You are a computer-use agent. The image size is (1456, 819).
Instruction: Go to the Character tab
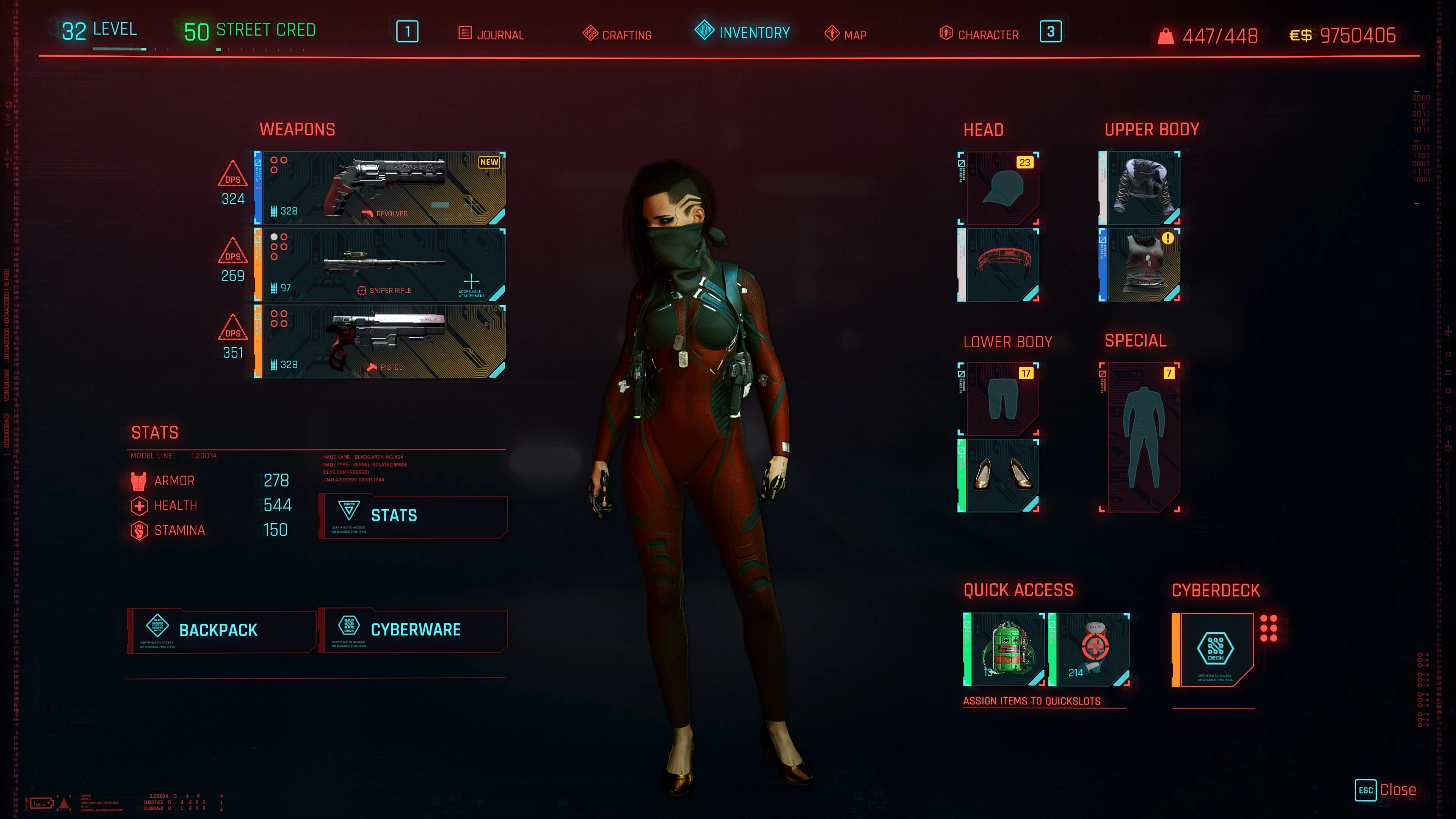[x=979, y=35]
